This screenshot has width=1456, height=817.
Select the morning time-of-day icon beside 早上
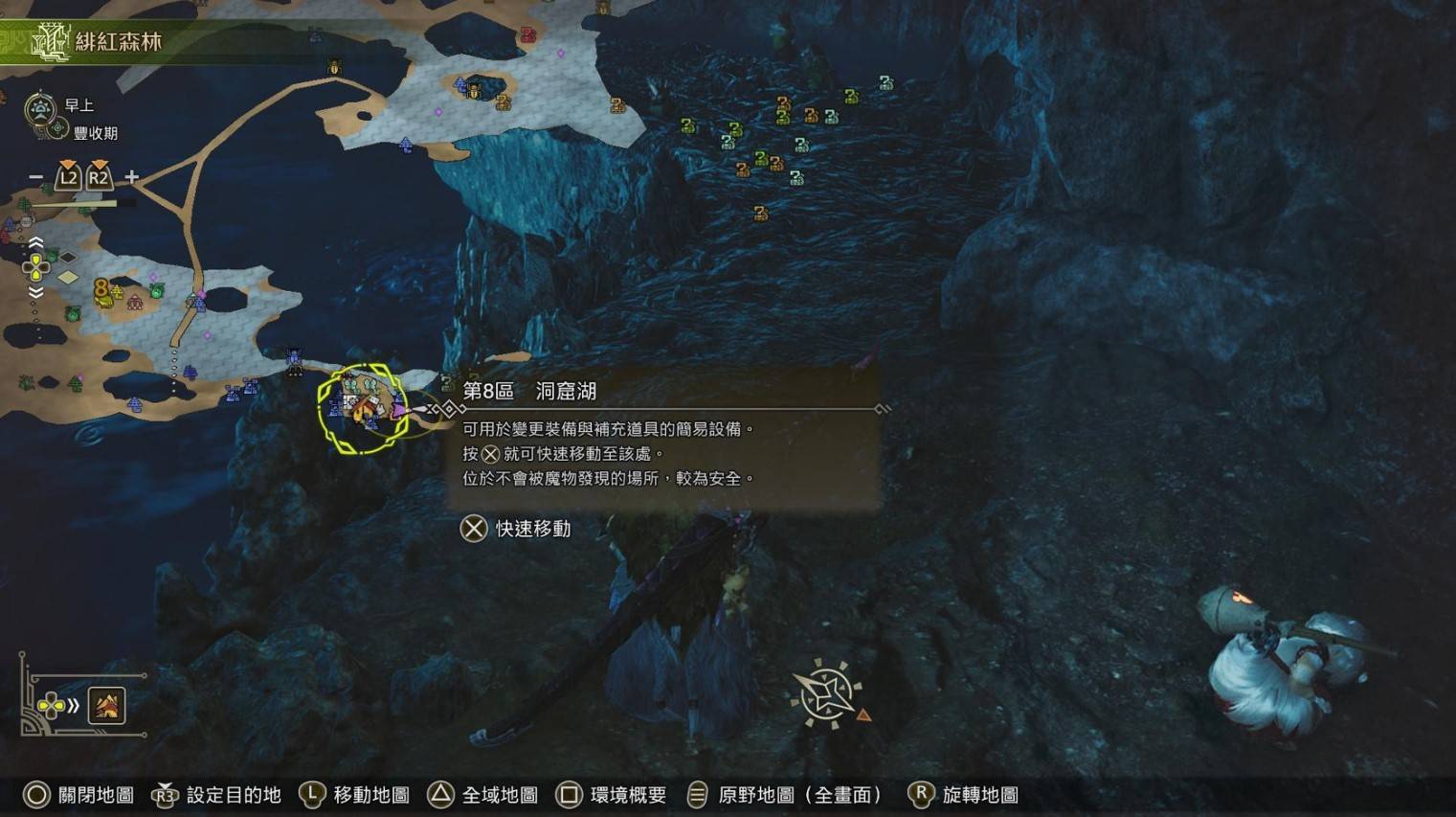(38, 106)
